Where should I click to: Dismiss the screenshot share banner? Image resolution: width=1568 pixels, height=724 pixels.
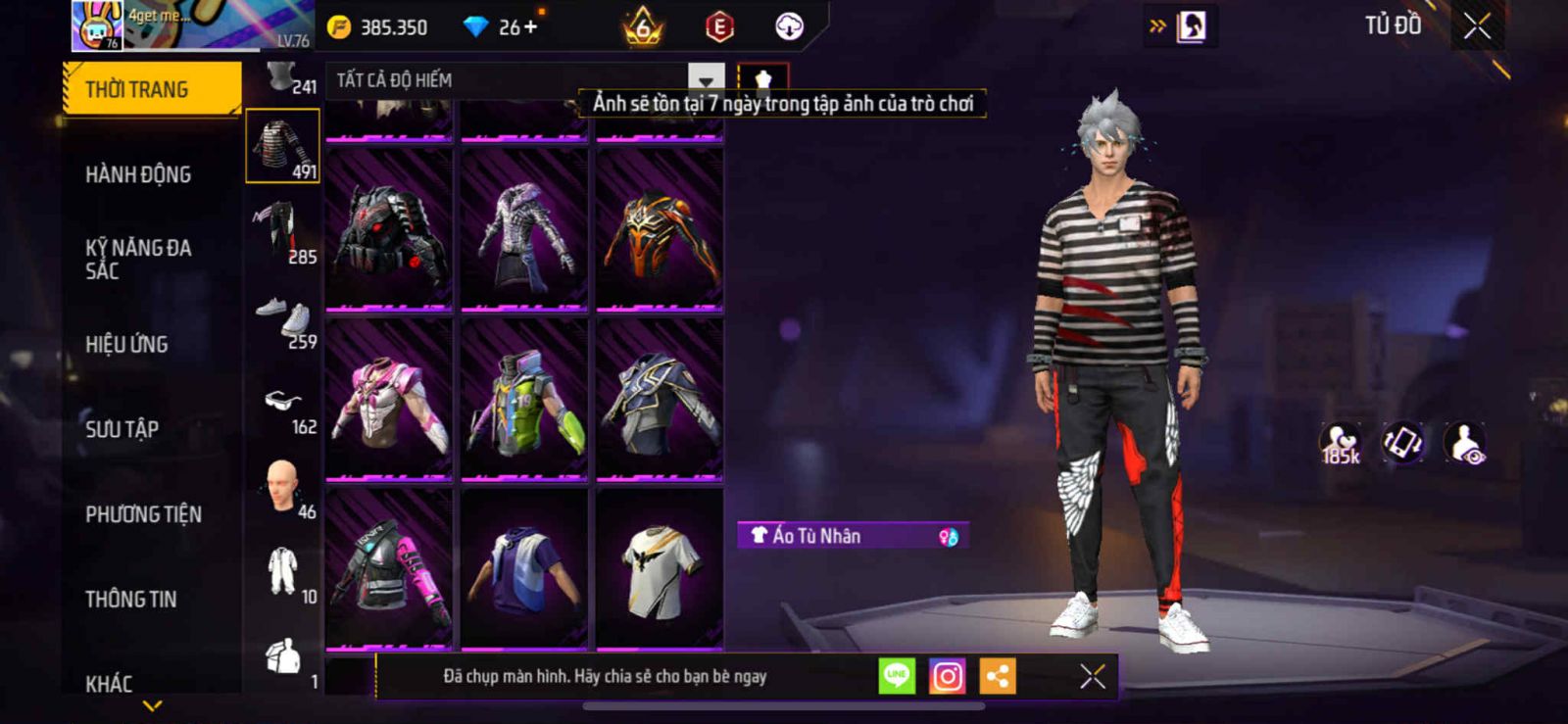pos(1093,676)
